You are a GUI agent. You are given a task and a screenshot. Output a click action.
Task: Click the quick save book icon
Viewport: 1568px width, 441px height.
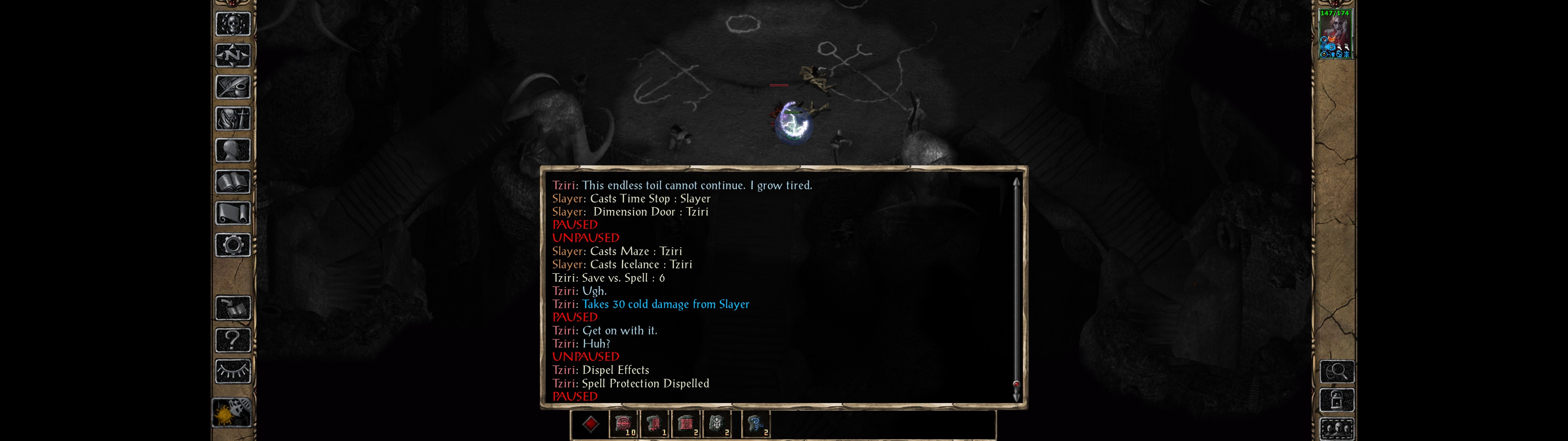[232, 308]
